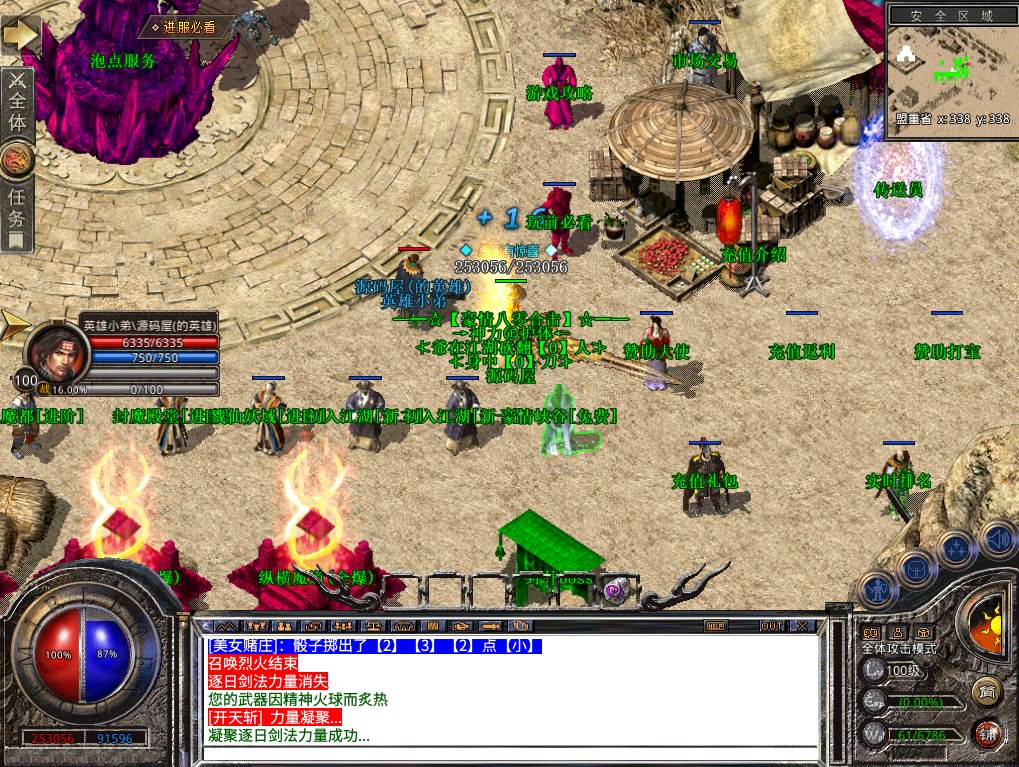Click the gold arrow beside hero portrait
Image resolution: width=1019 pixels, height=767 pixels.
pos(14,325)
